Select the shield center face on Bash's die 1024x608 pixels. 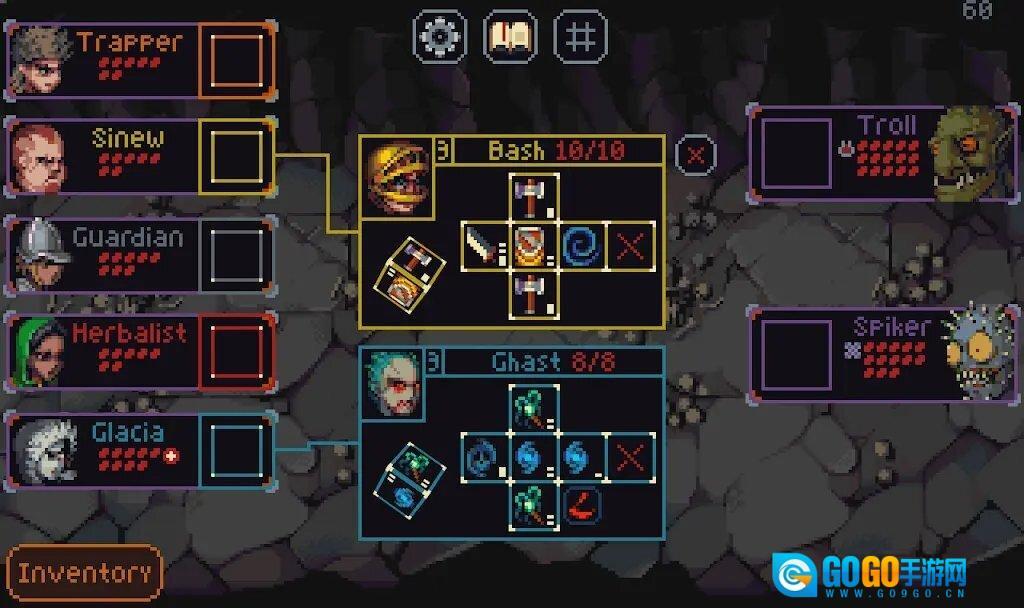(533, 246)
